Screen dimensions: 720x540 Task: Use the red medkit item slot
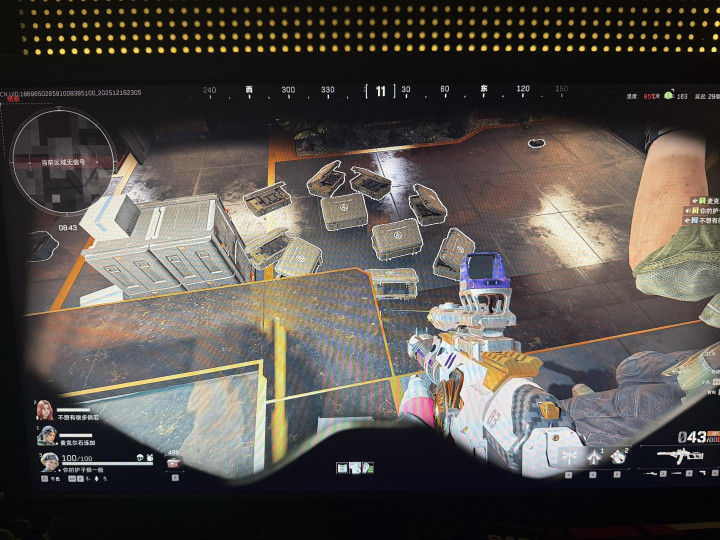click(174, 463)
